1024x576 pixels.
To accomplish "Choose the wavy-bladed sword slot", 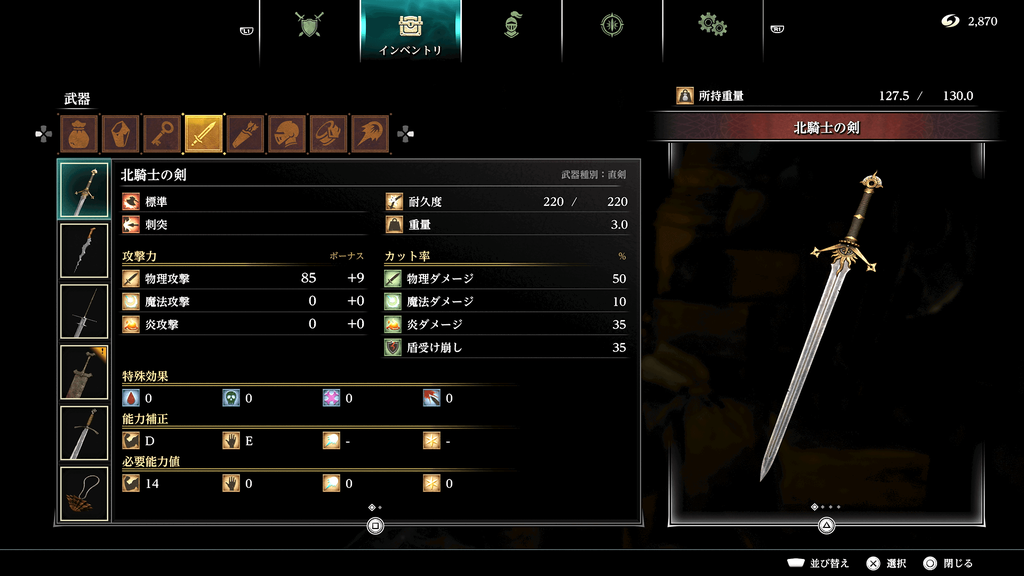I will (x=84, y=250).
